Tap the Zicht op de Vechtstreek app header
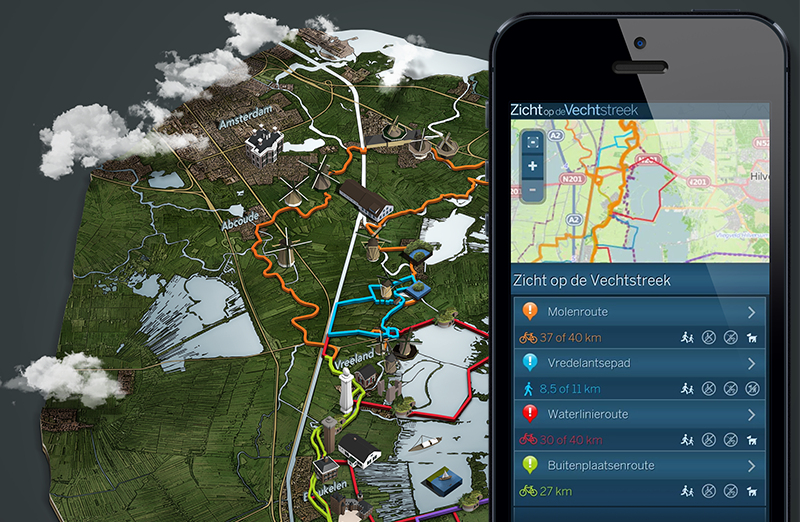Image resolution: width=800 pixels, height=522 pixels. (574, 110)
